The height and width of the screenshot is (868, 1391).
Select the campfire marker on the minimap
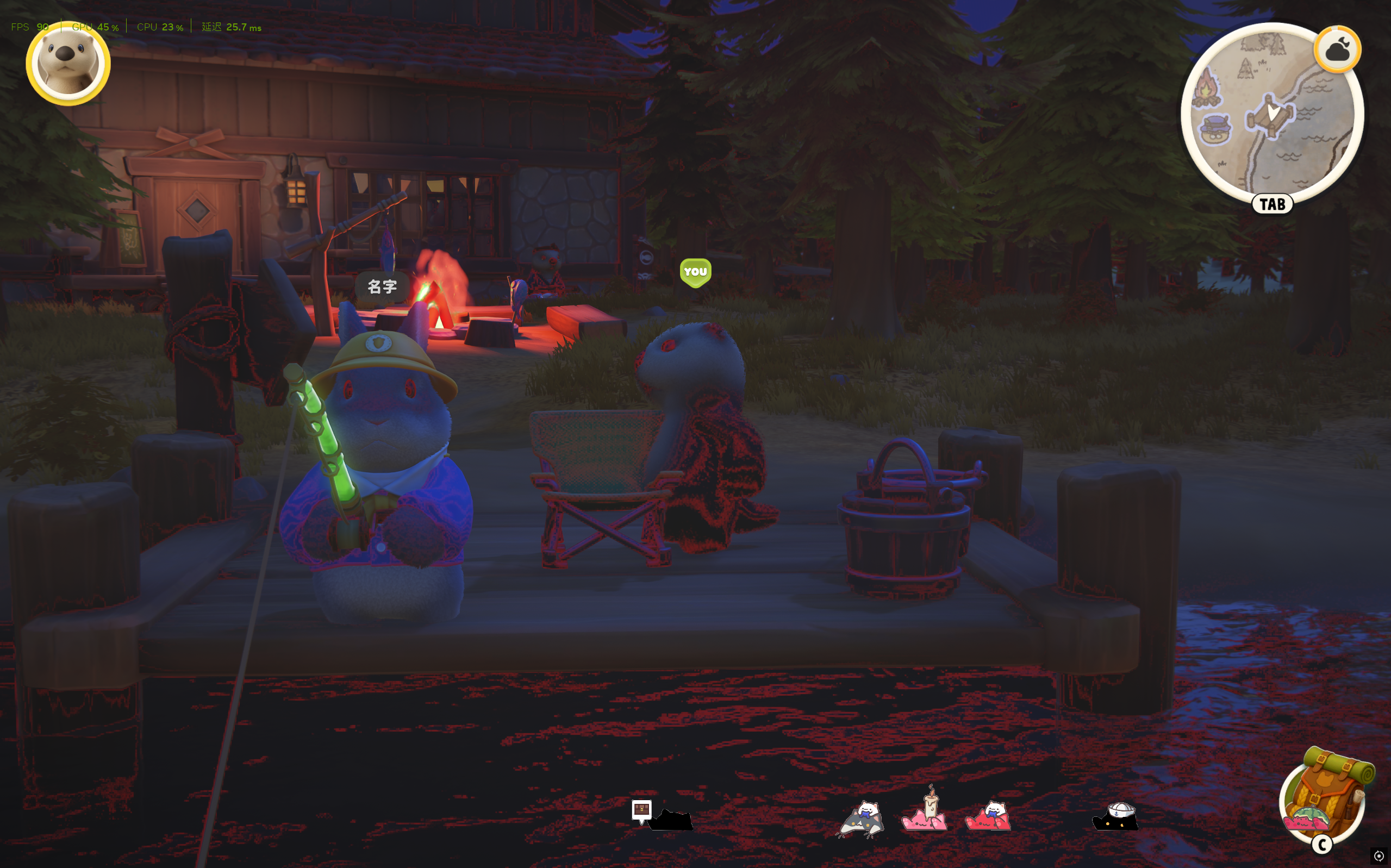(1206, 89)
